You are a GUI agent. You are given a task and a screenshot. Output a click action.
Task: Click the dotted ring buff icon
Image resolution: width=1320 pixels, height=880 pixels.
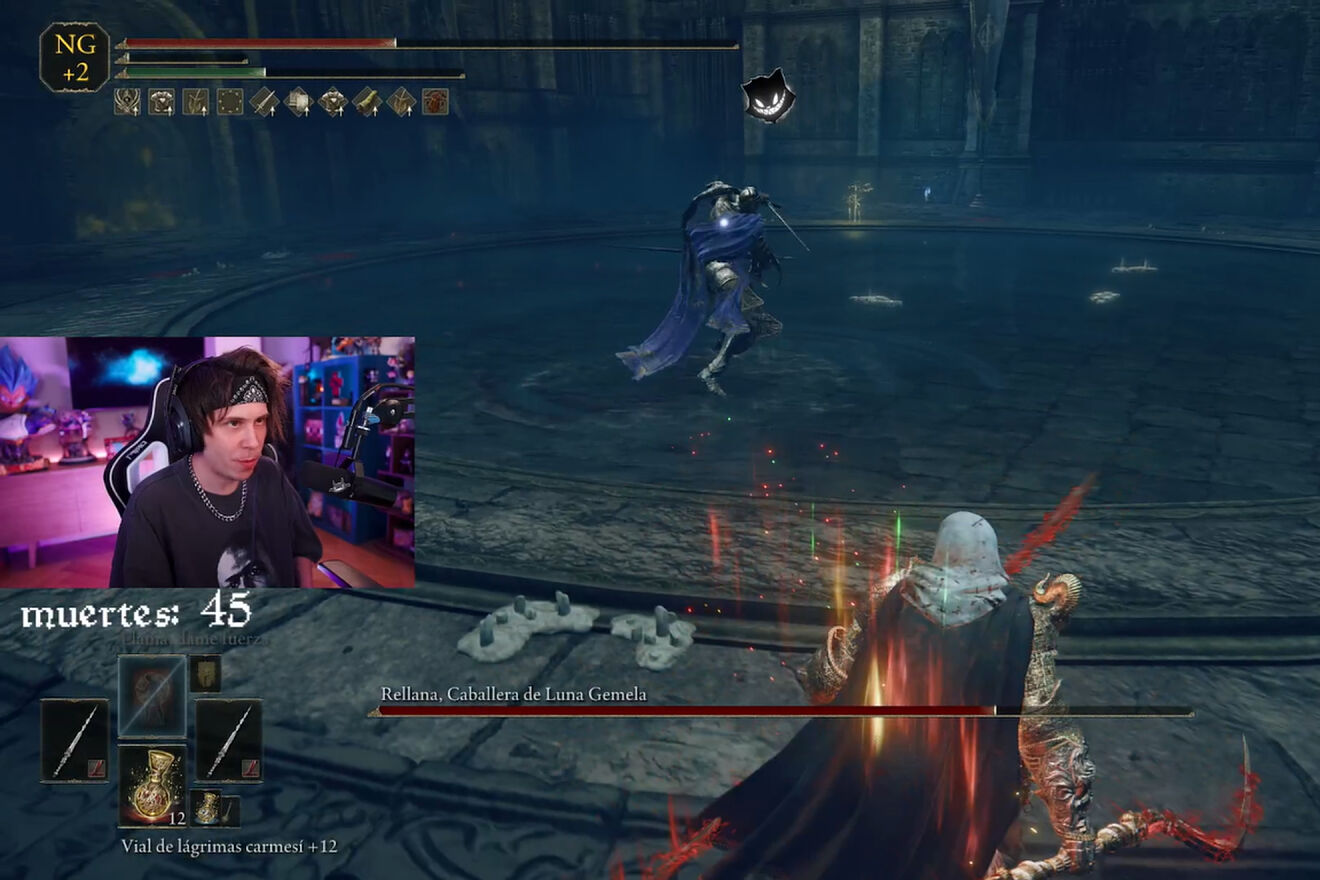[230, 102]
